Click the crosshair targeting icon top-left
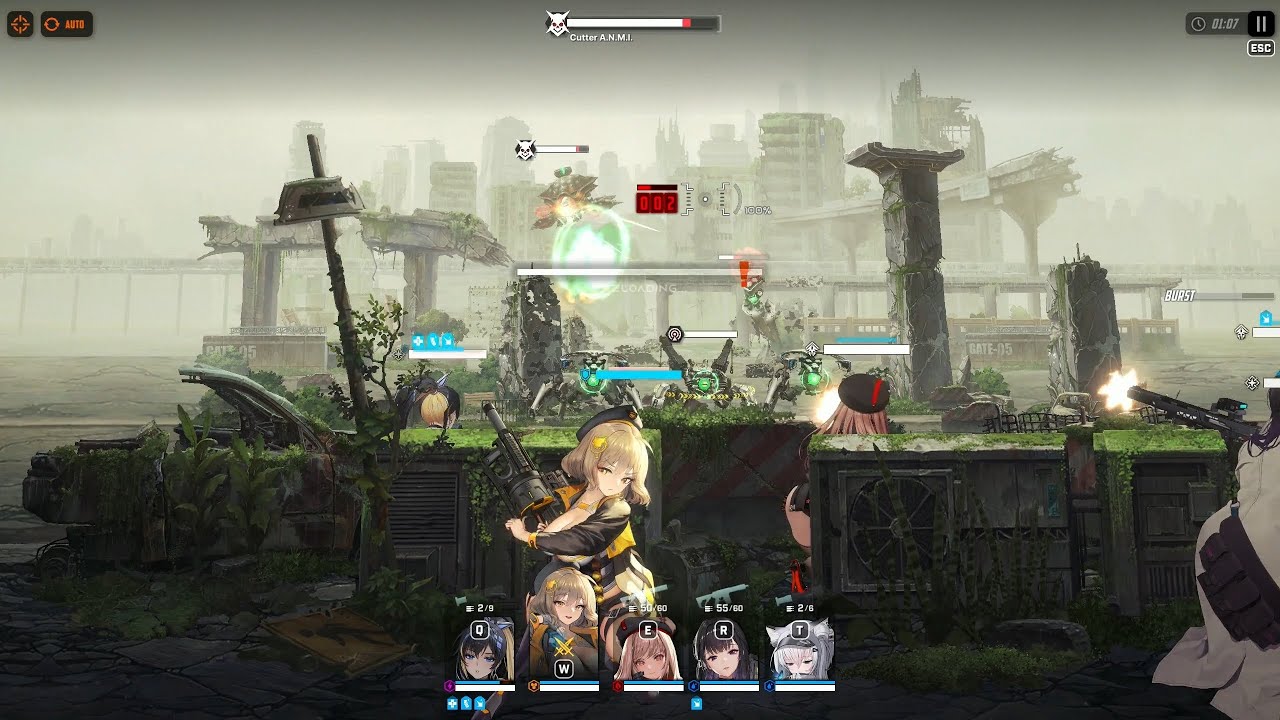The width and height of the screenshot is (1280, 720). pos(20,24)
